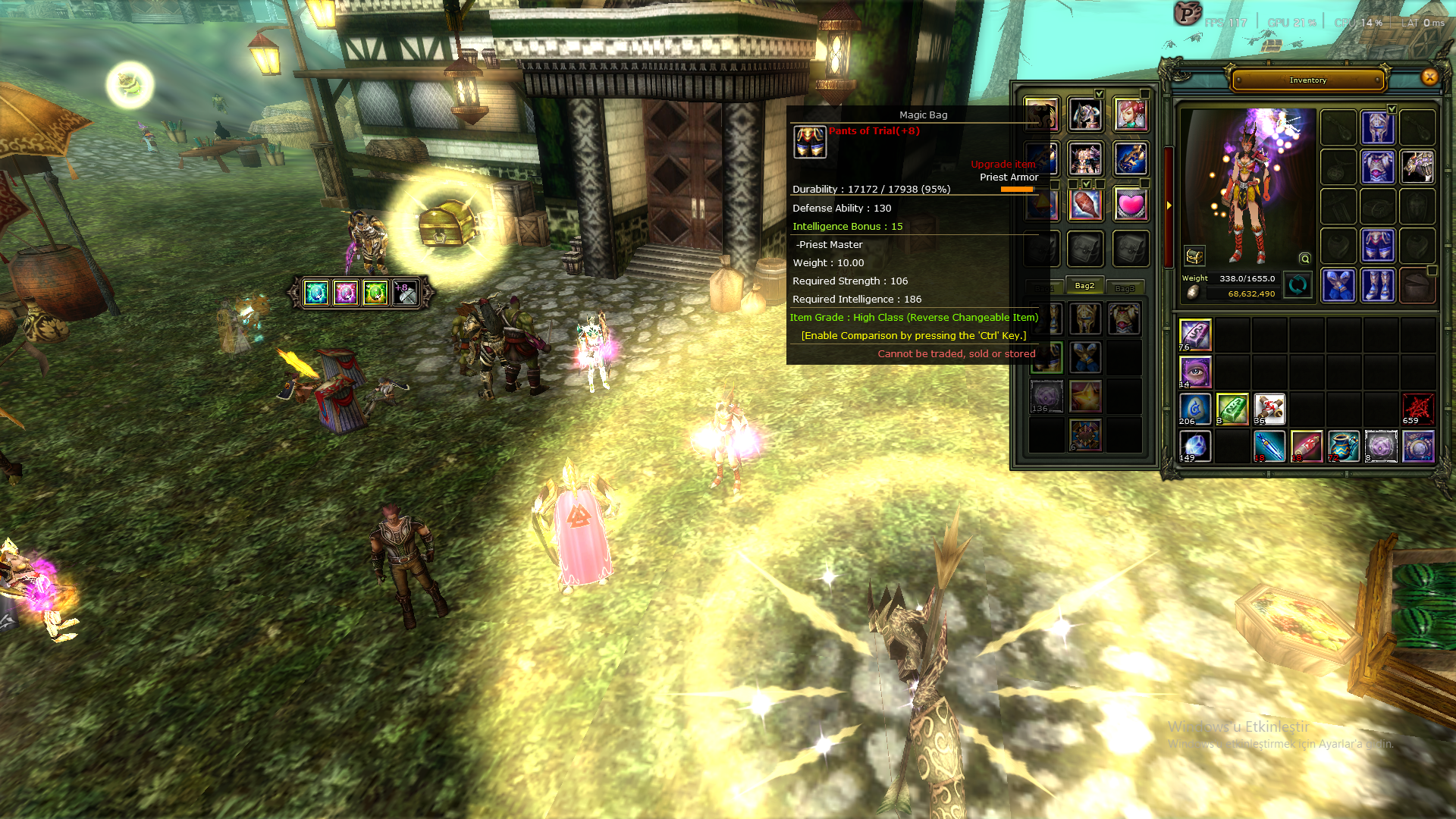
Task: Click the blue gem stack of 149
Action: tap(1195, 446)
